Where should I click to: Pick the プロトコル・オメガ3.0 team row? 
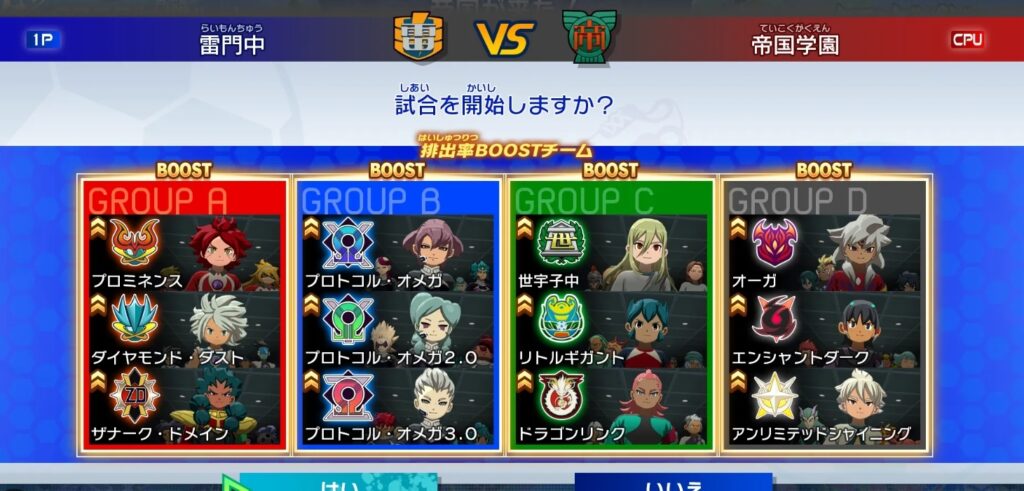tap(398, 407)
